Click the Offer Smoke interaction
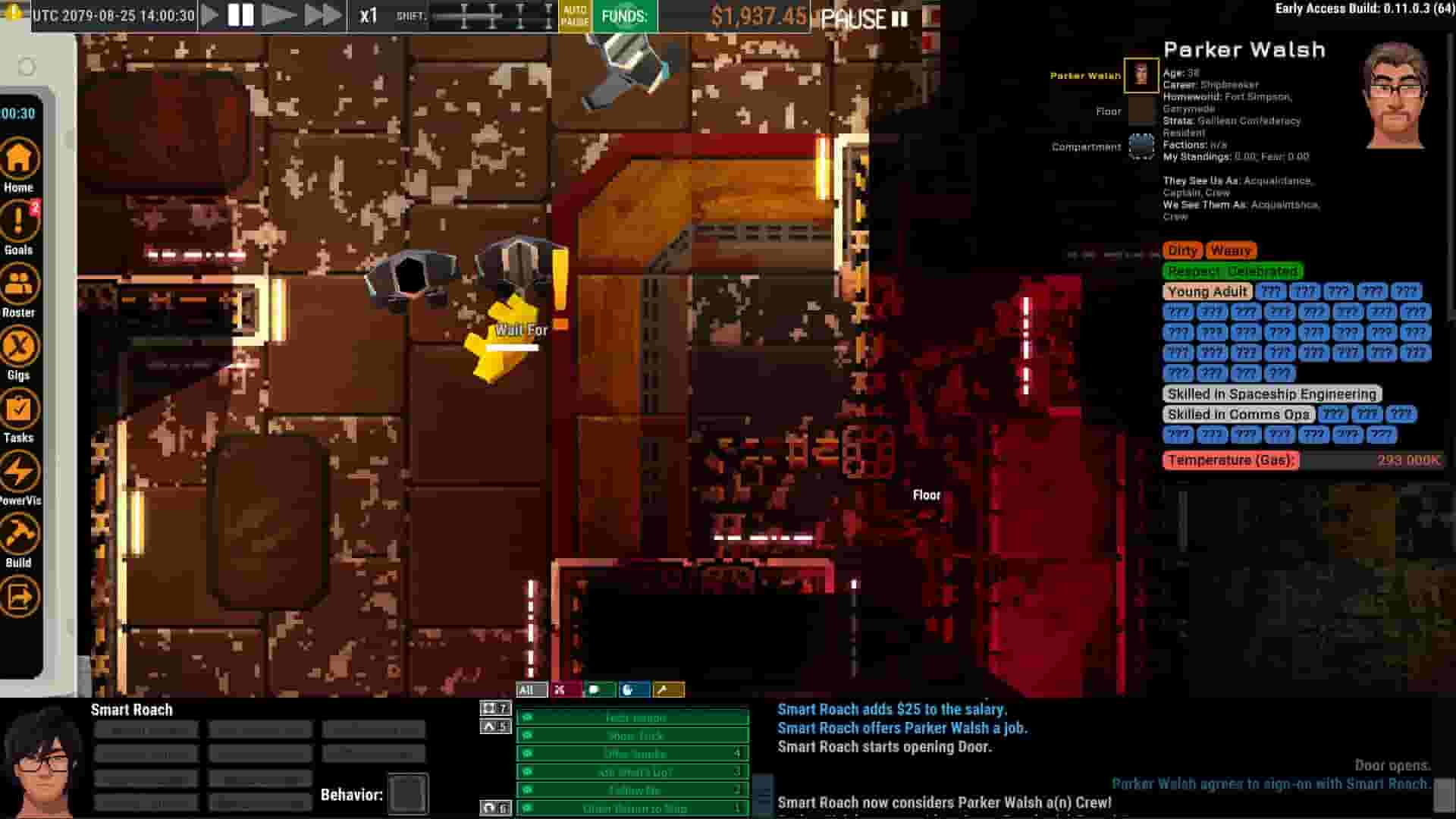Screen dimensions: 1456x819 click(x=632, y=753)
